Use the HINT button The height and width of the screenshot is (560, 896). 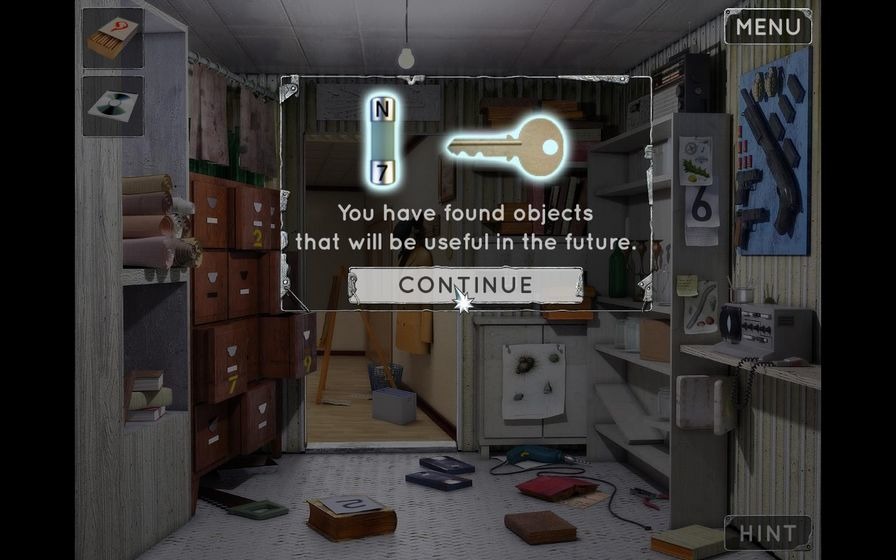pyautogui.click(x=767, y=533)
